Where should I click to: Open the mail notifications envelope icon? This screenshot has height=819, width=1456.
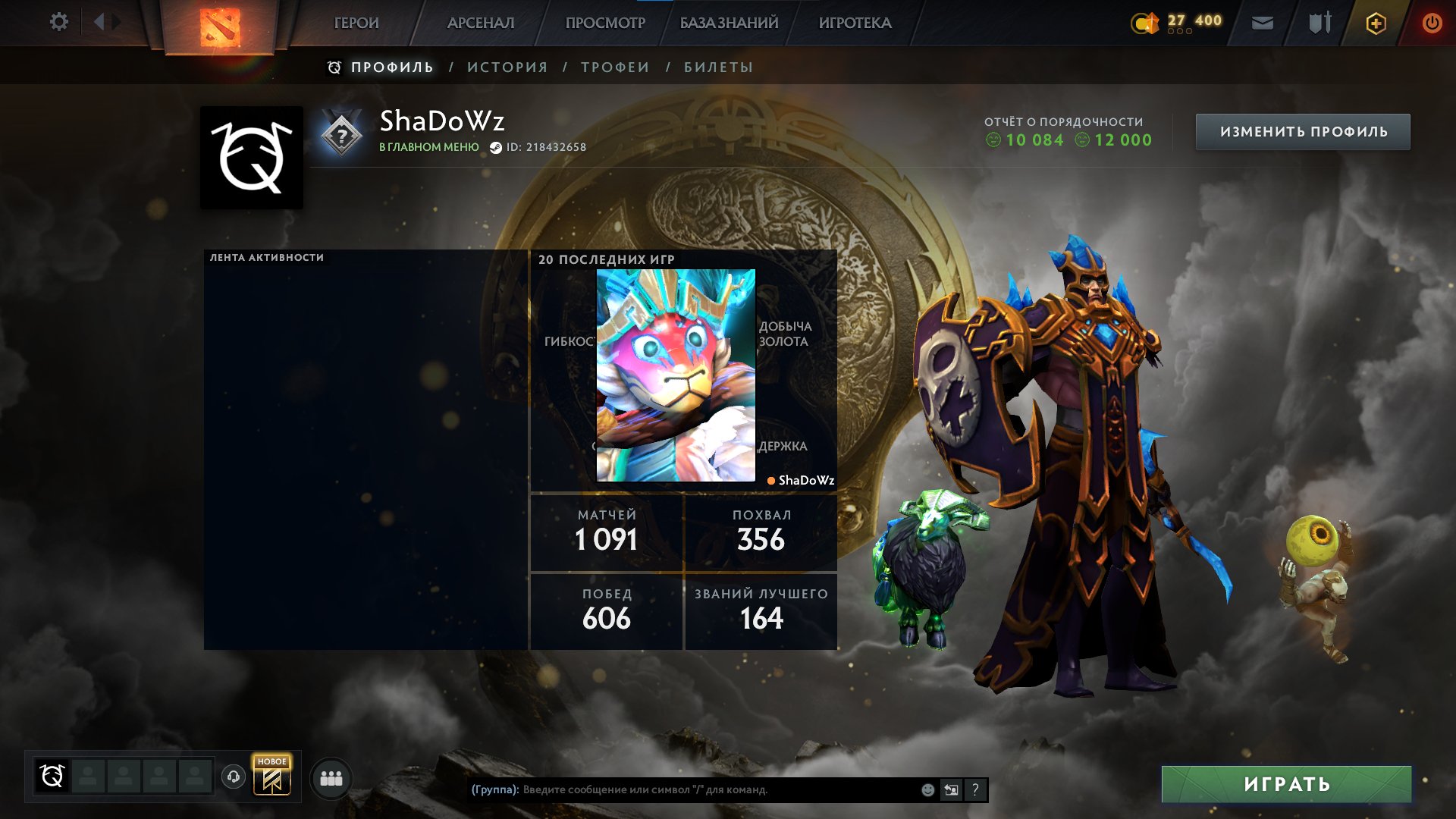pyautogui.click(x=1263, y=23)
